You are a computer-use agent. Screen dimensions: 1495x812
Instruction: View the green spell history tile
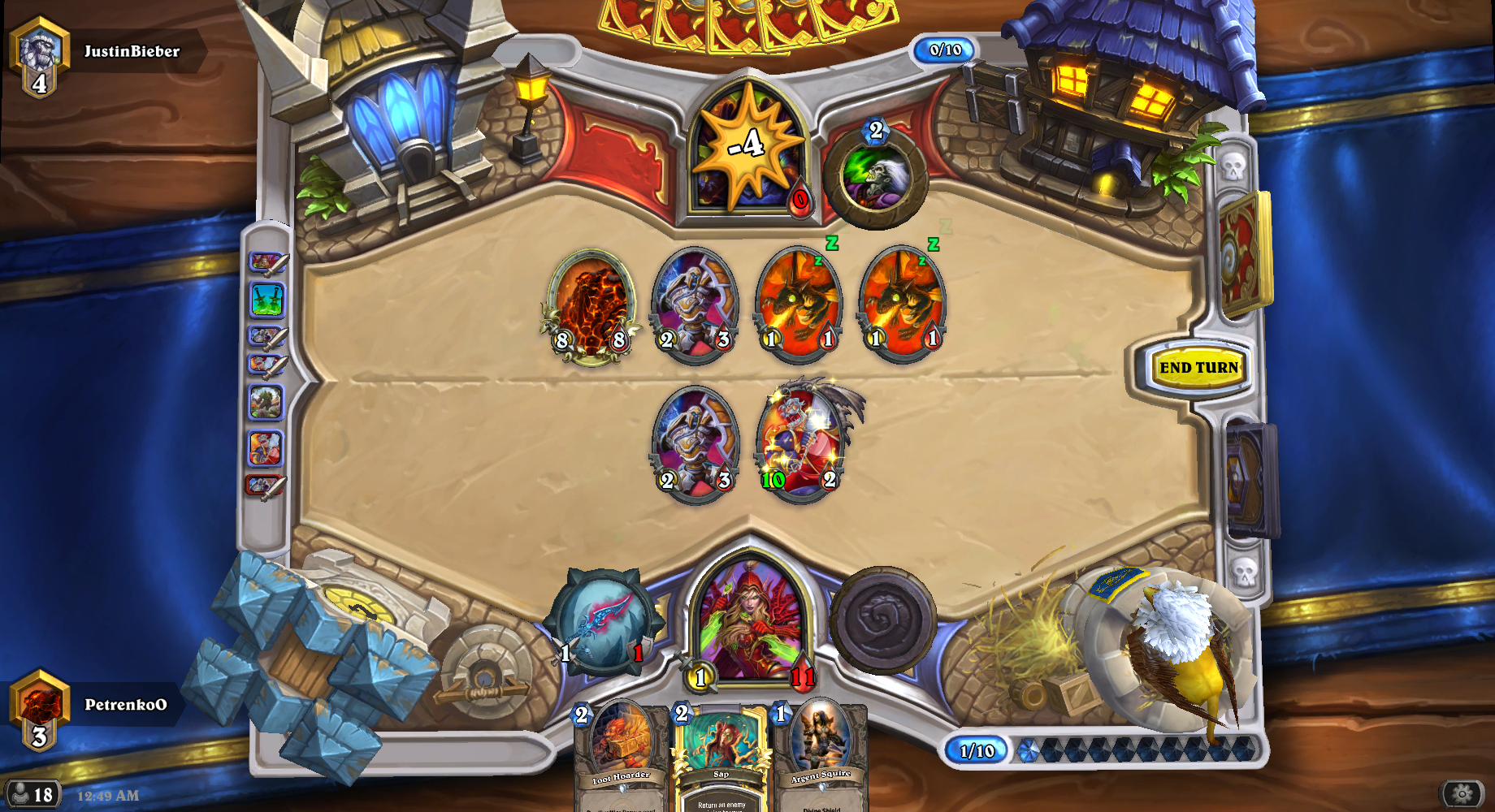266,300
